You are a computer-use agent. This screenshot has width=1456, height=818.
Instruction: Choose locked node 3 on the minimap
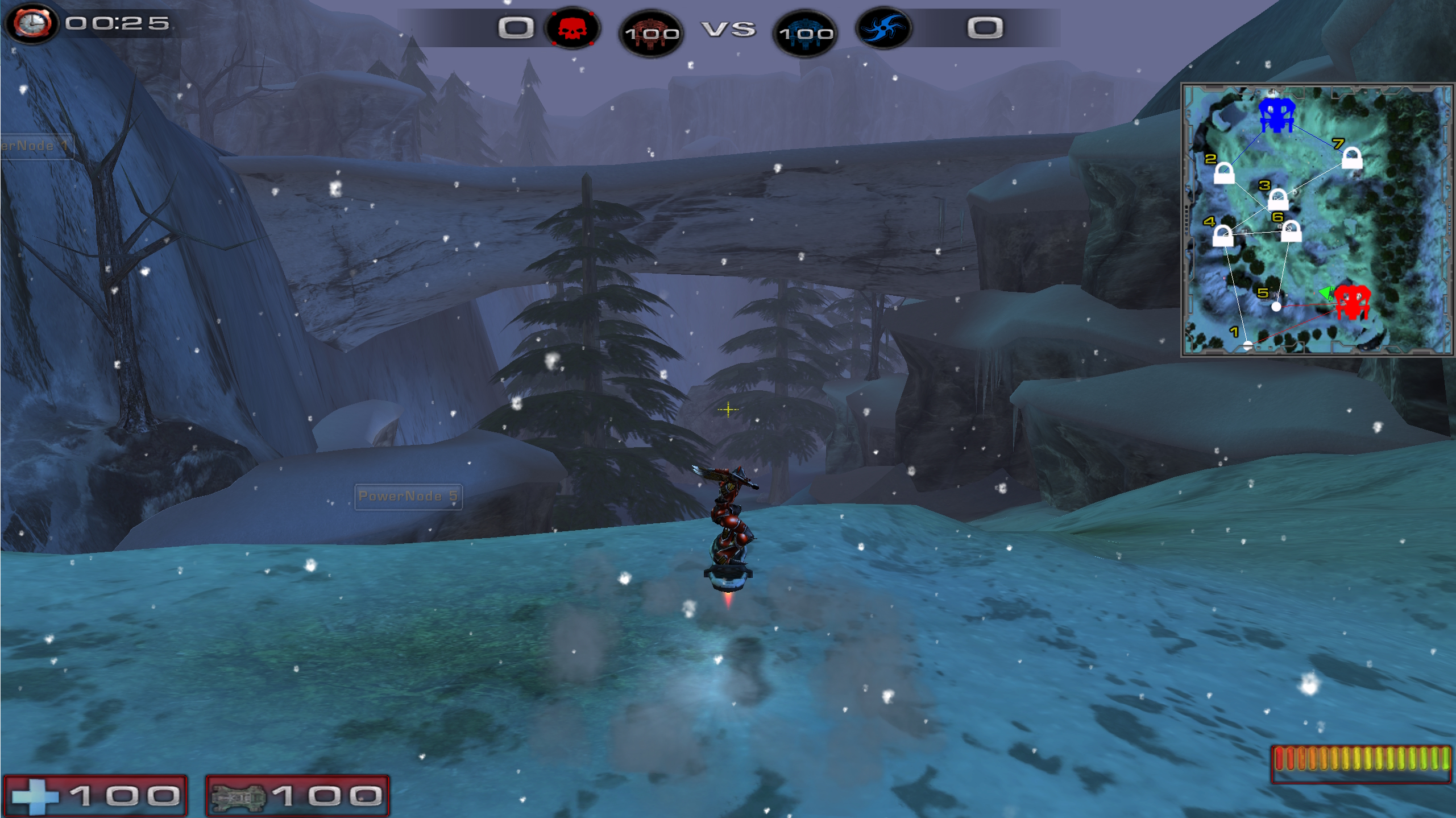(x=1277, y=200)
